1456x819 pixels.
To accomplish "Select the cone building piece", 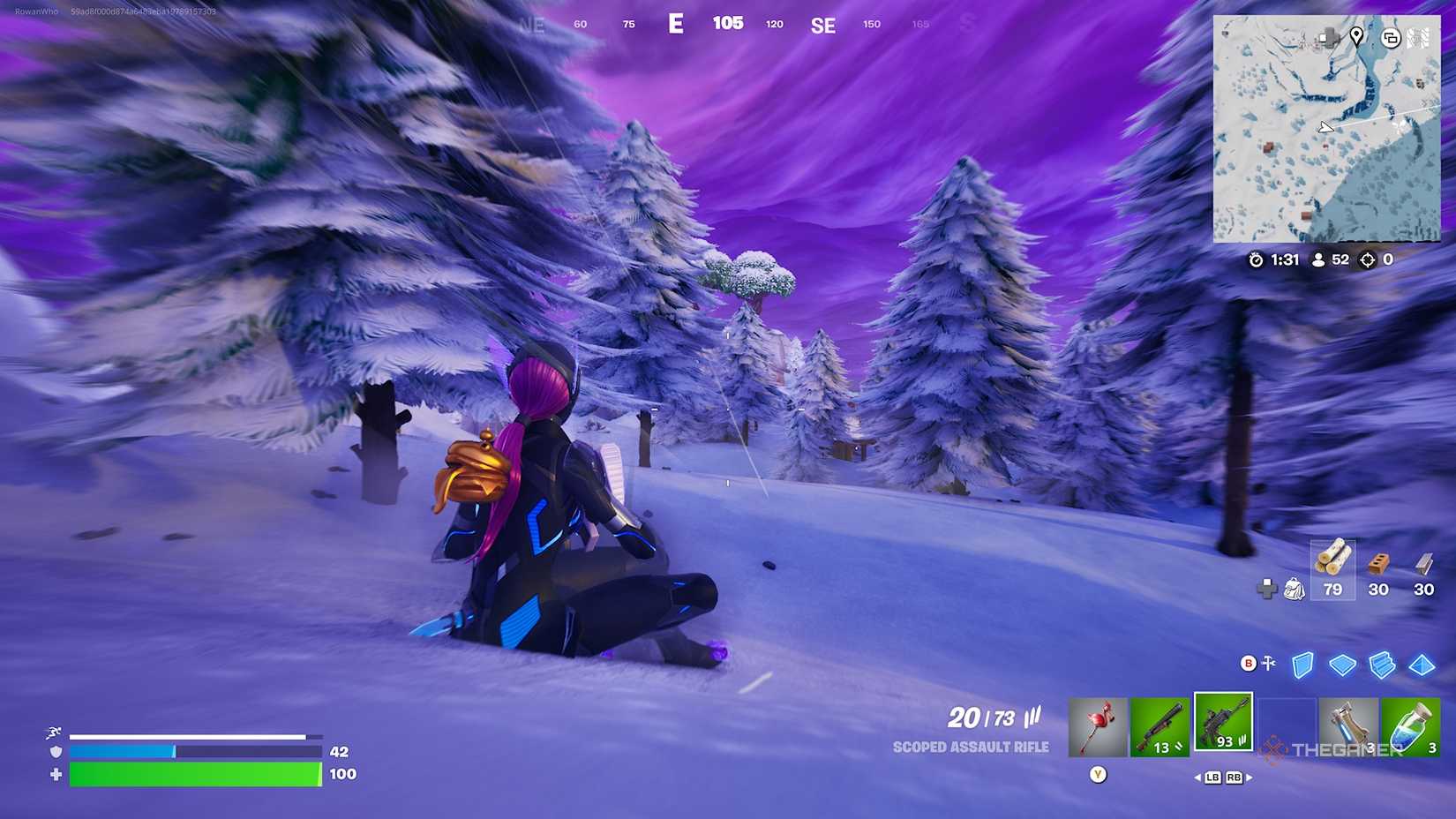I will pos(1422,664).
